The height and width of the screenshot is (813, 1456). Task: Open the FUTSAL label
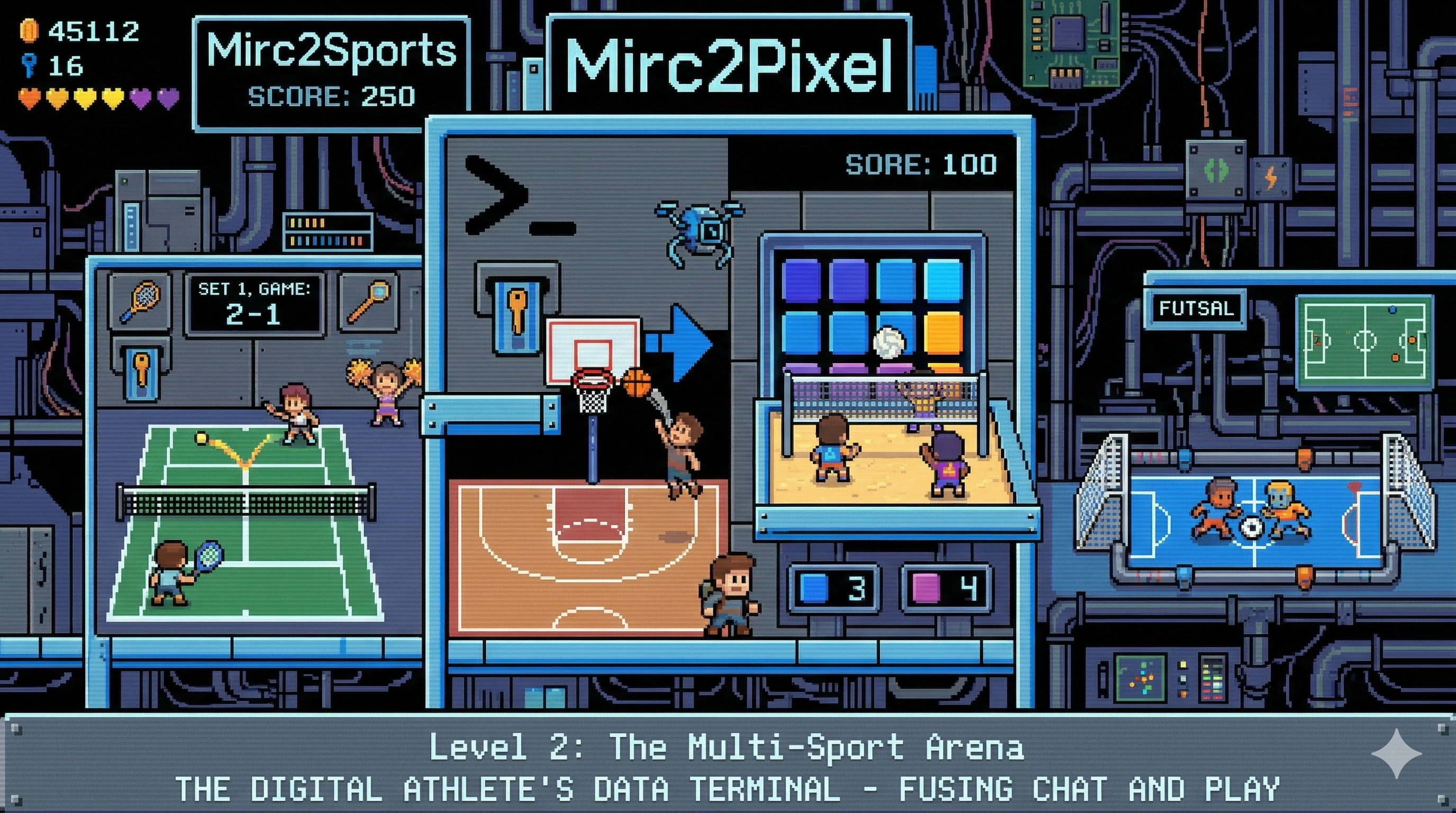[1196, 309]
